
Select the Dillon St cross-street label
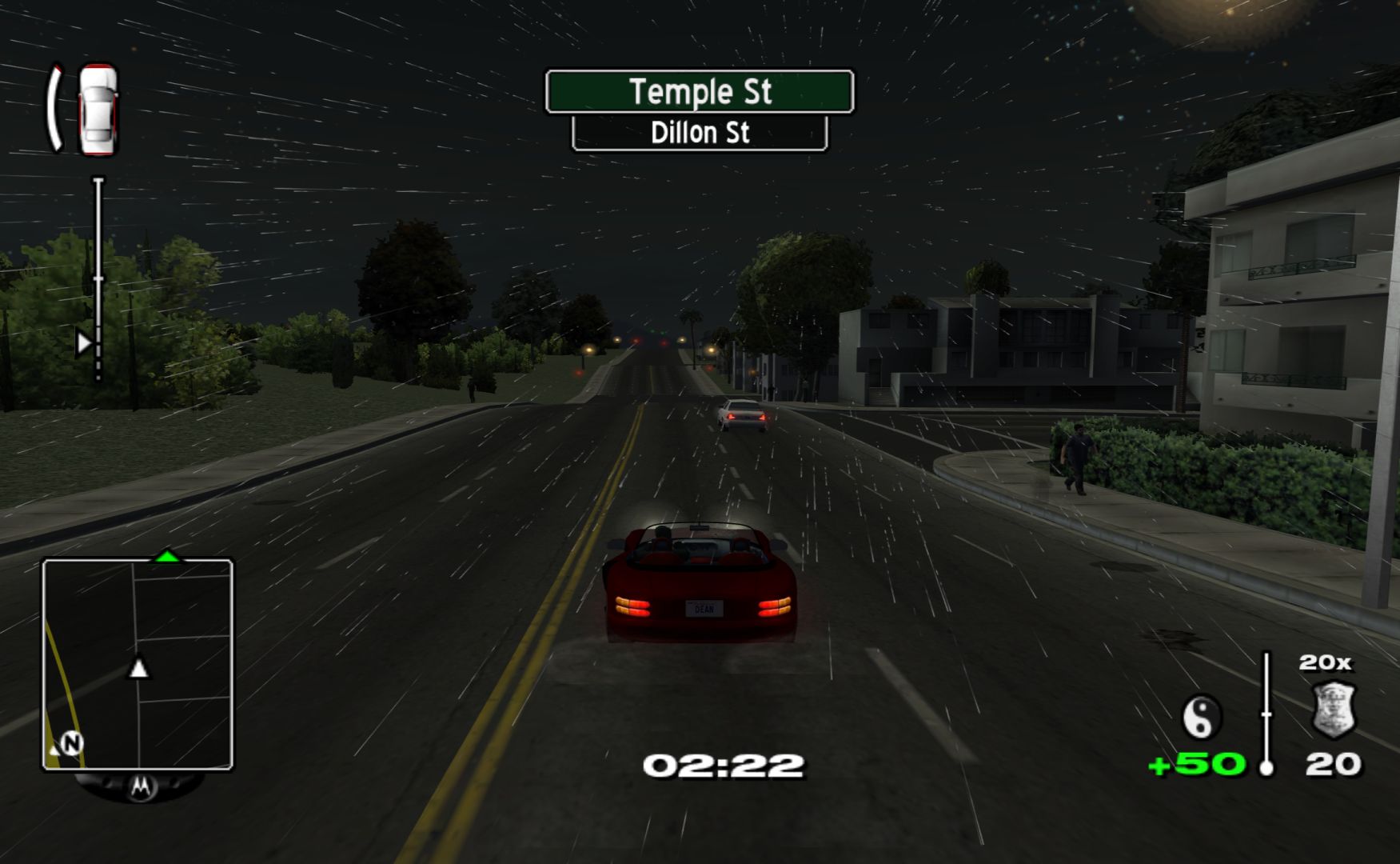(700, 133)
